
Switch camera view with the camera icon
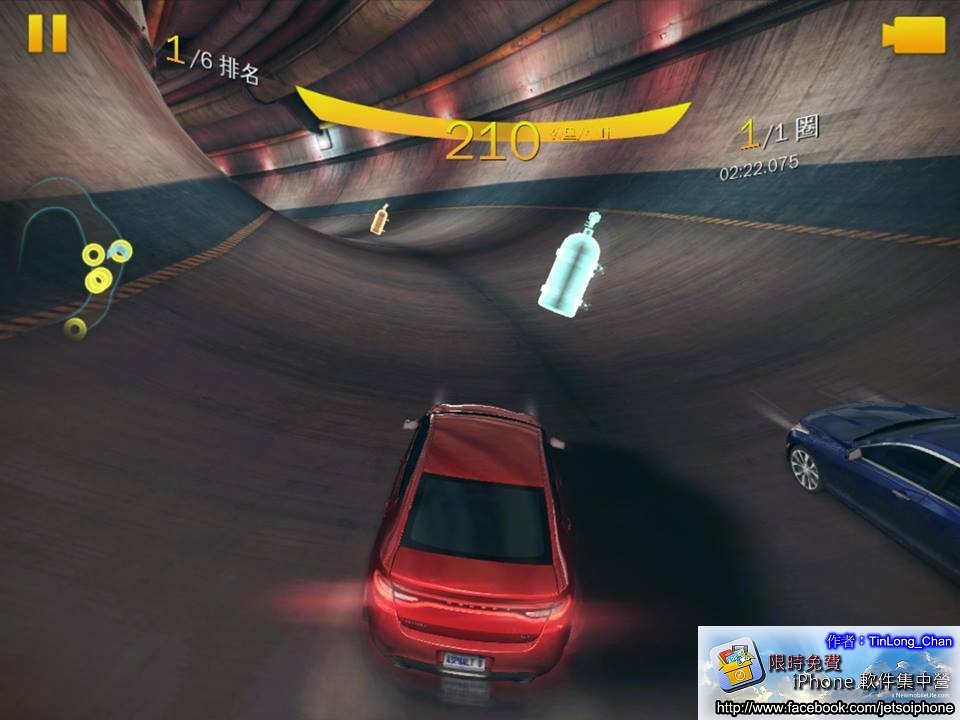point(914,35)
